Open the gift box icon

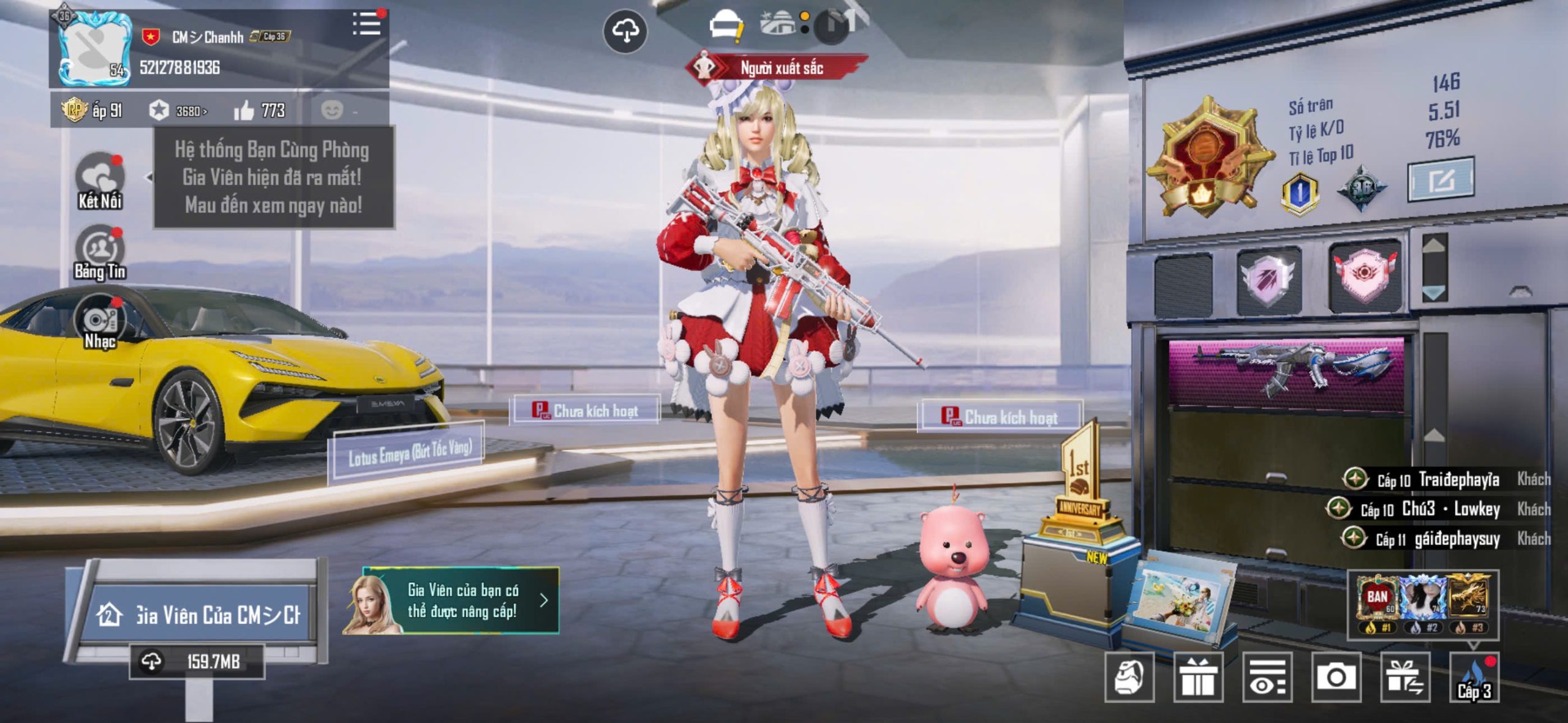pos(1198,676)
